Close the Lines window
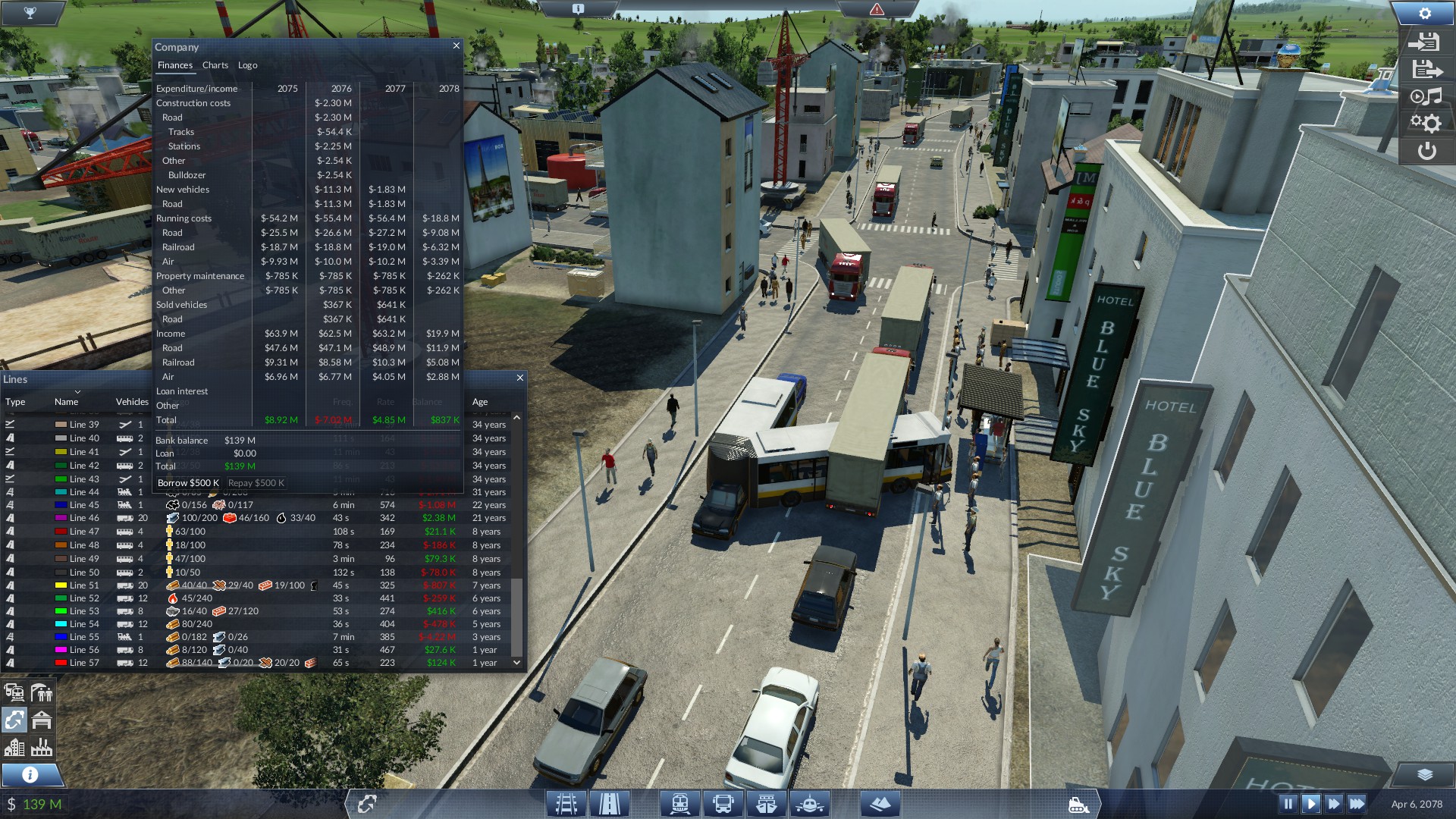The image size is (1456, 819). click(x=520, y=378)
